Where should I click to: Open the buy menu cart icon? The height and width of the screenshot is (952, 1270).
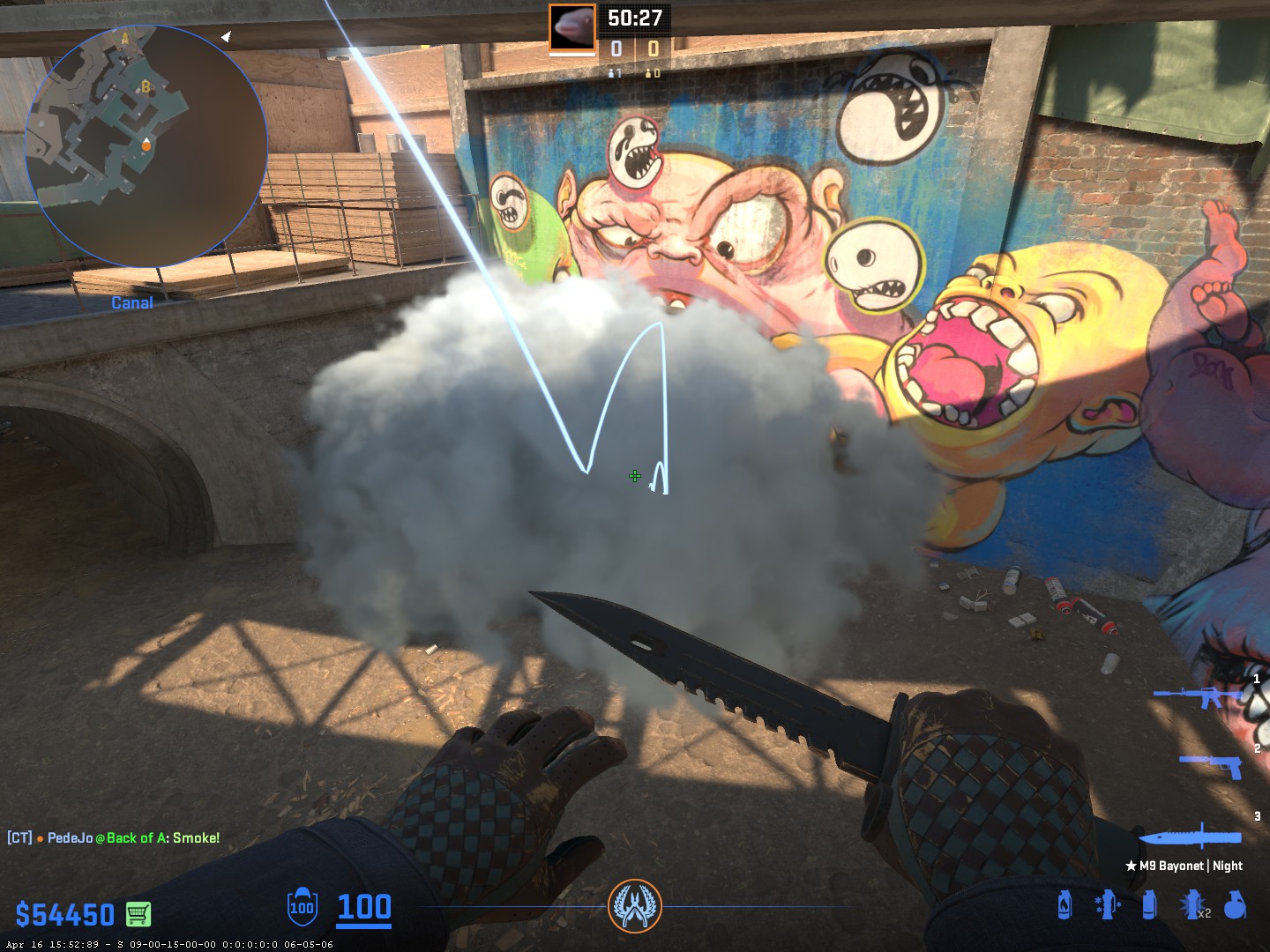(138, 914)
